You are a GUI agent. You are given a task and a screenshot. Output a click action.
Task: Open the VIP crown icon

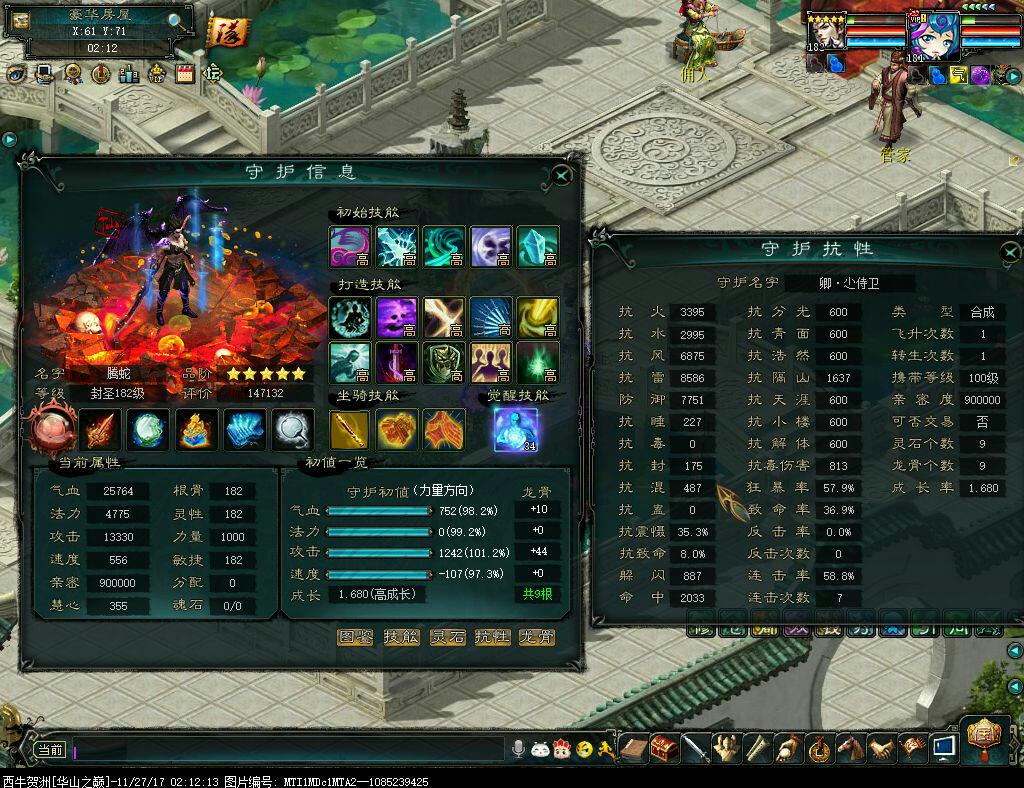click(157, 73)
